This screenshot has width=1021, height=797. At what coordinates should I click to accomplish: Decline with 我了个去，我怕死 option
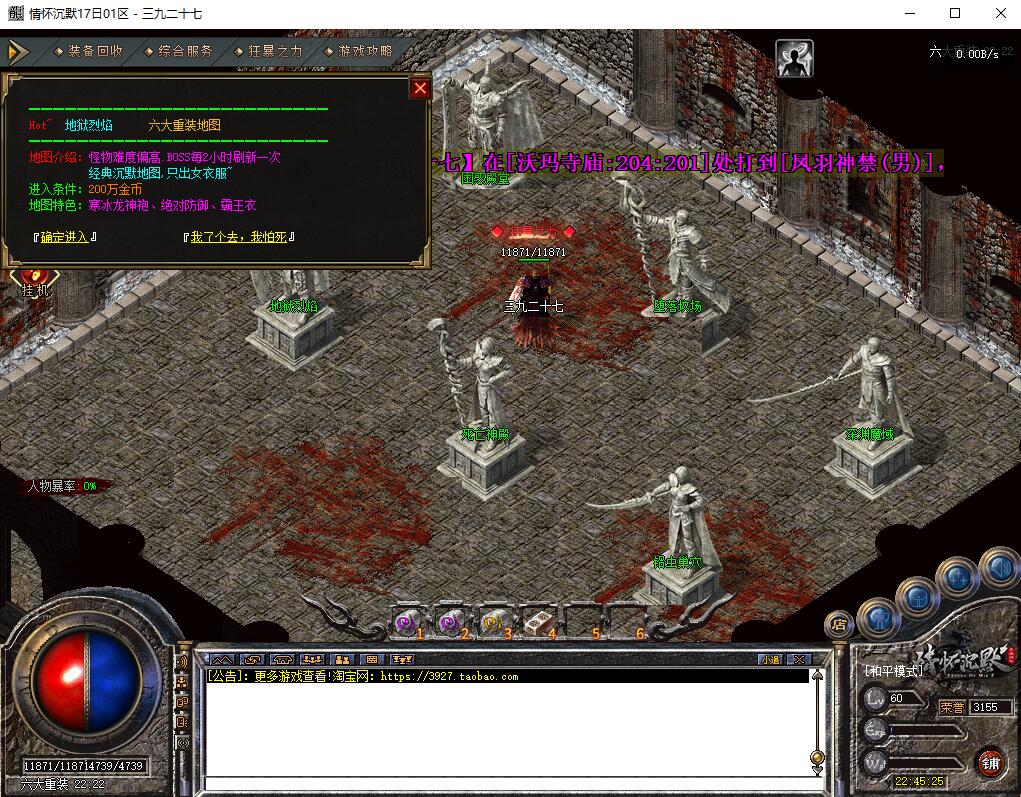[x=238, y=237]
